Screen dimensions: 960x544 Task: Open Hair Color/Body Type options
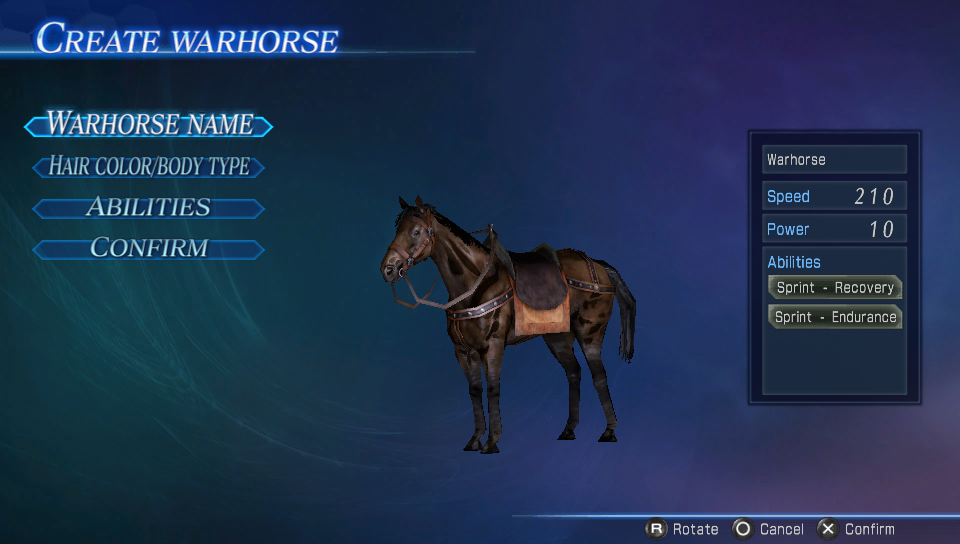pyautogui.click(x=149, y=167)
